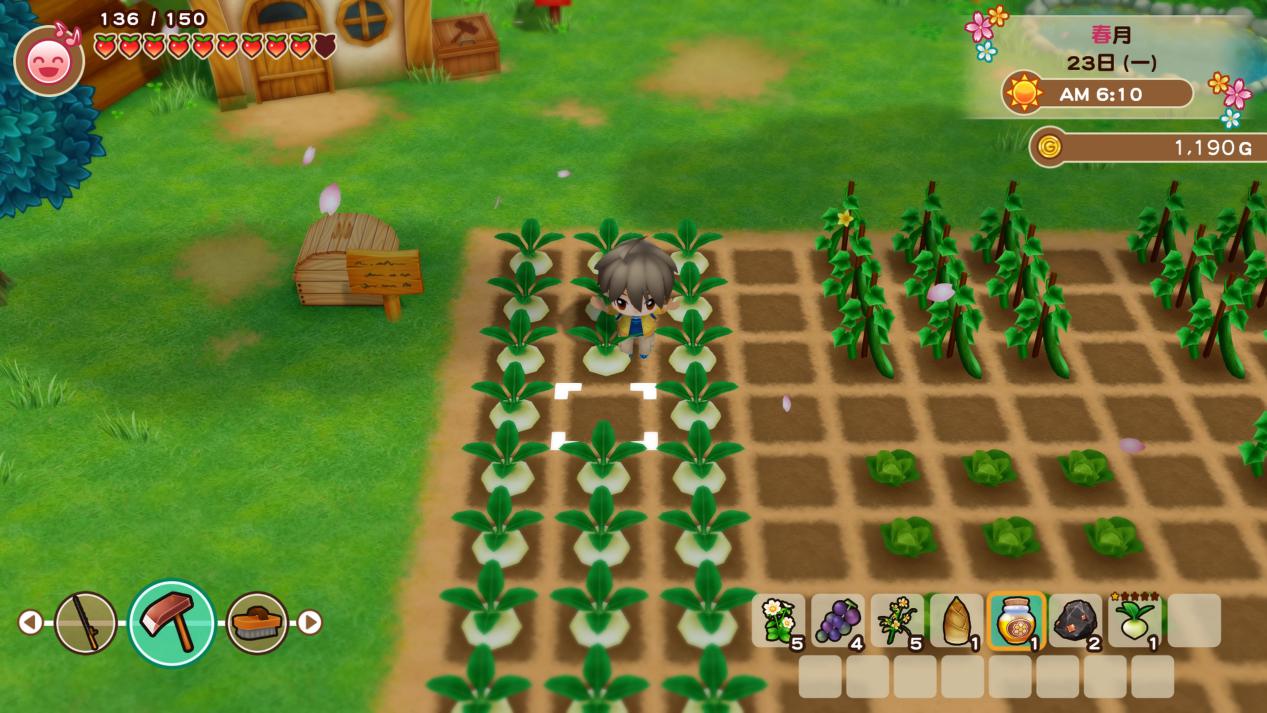Select the hammer tool in the tool wheel
Viewport: 1267px width, 713px height.
[x=172, y=623]
